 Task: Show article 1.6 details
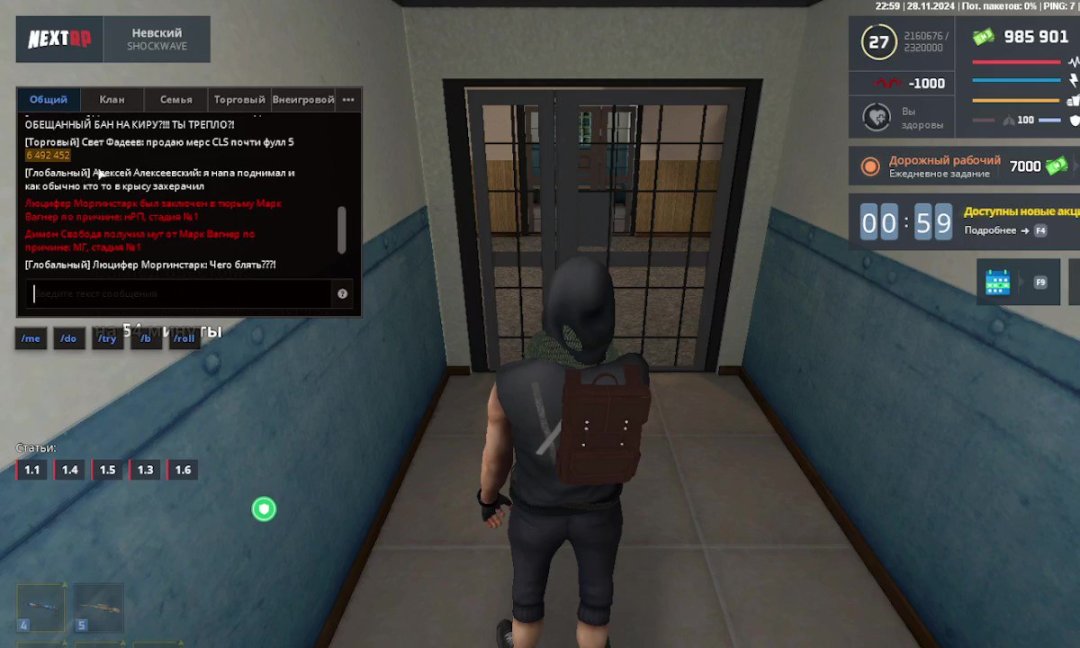(x=183, y=470)
